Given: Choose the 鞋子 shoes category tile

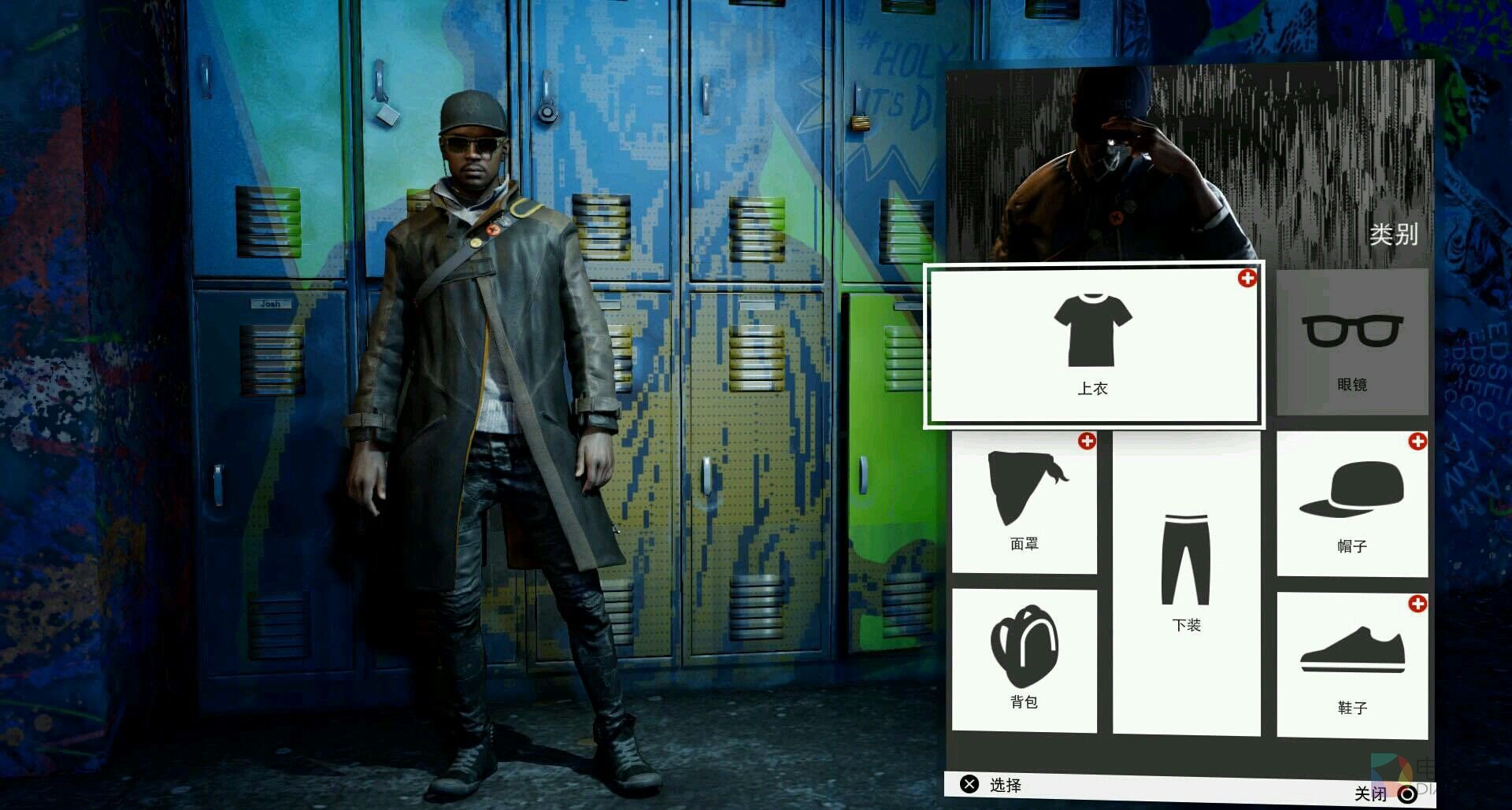Looking at the screenshot, I should click(1351, 665).
